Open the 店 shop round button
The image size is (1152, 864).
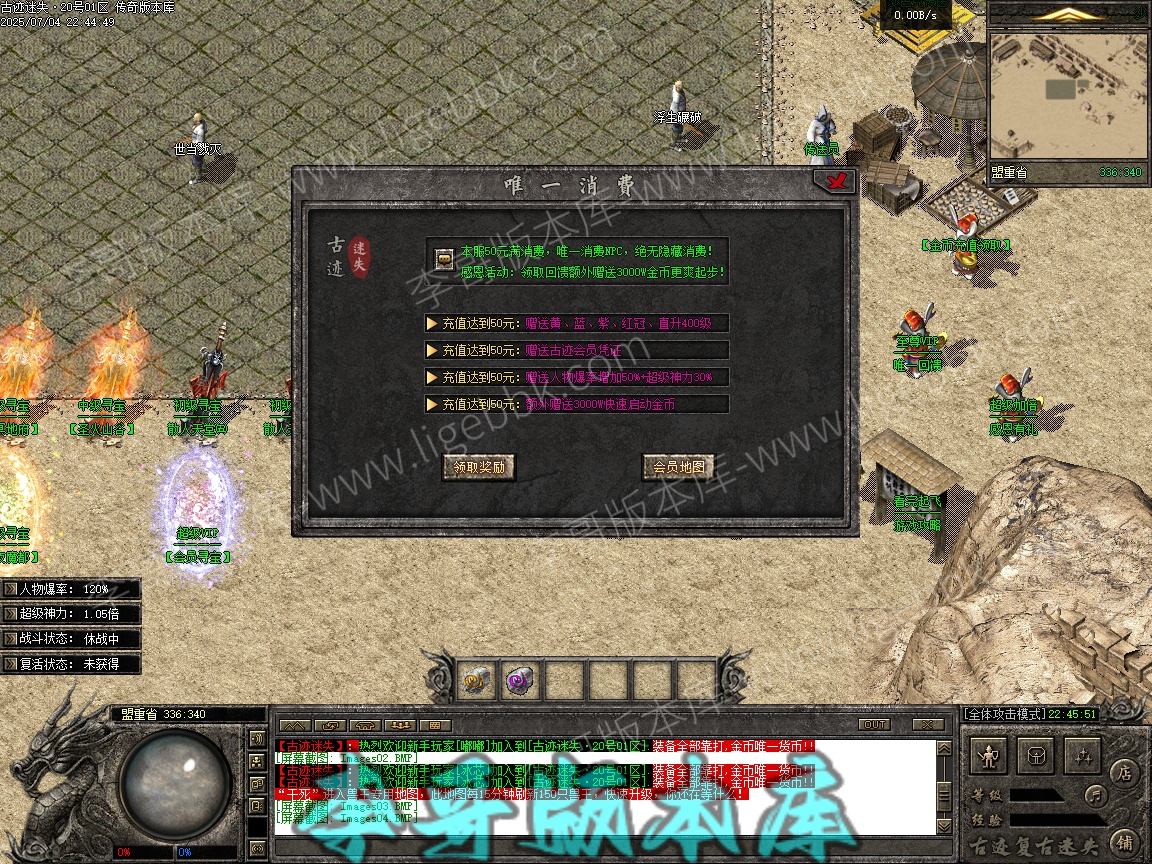click(x=1125, y=772)
